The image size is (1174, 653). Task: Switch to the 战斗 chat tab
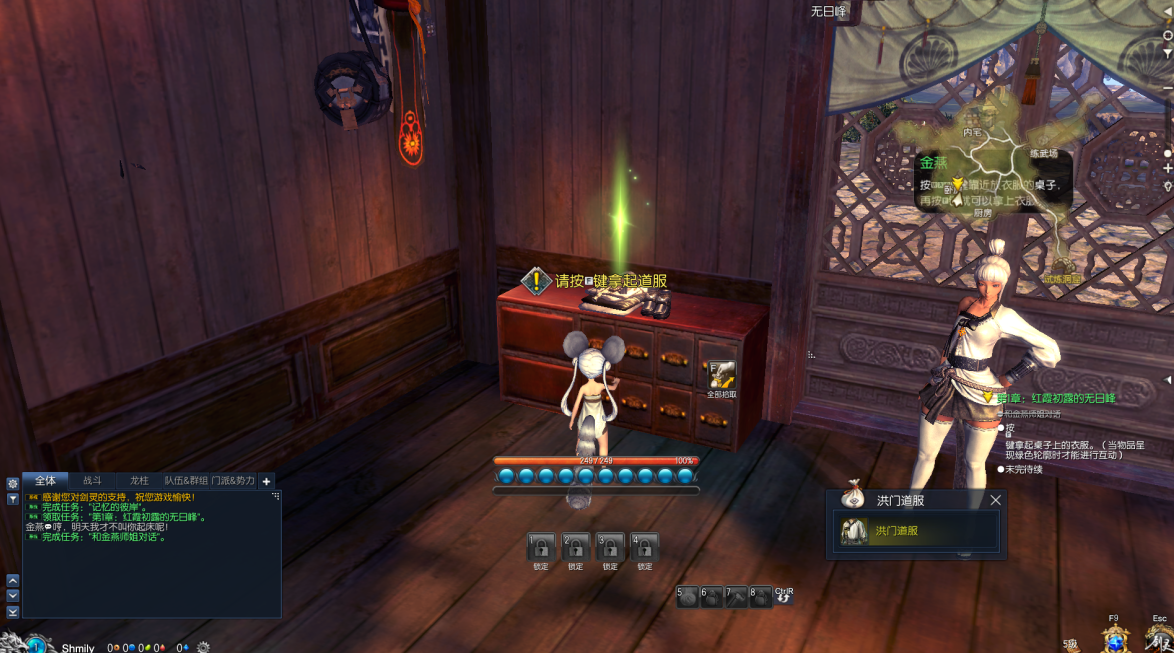point(92,480)
